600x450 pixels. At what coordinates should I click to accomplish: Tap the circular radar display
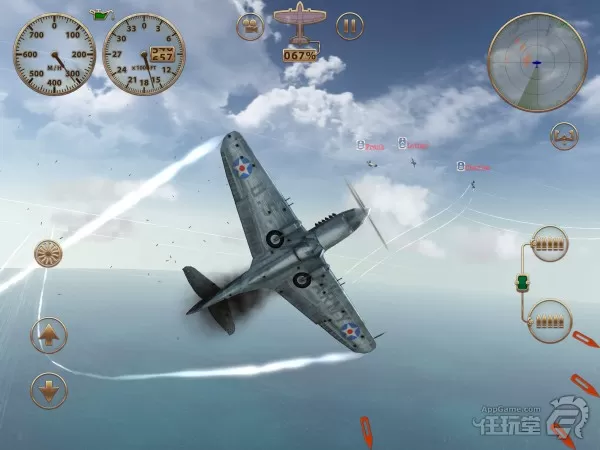pyautogui.click(x=537, y=62)
